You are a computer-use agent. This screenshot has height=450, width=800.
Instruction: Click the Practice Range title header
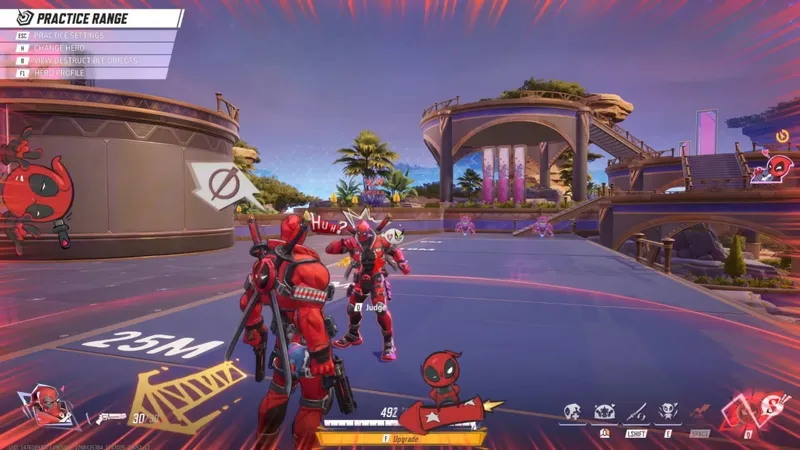[x=95, y=18]
